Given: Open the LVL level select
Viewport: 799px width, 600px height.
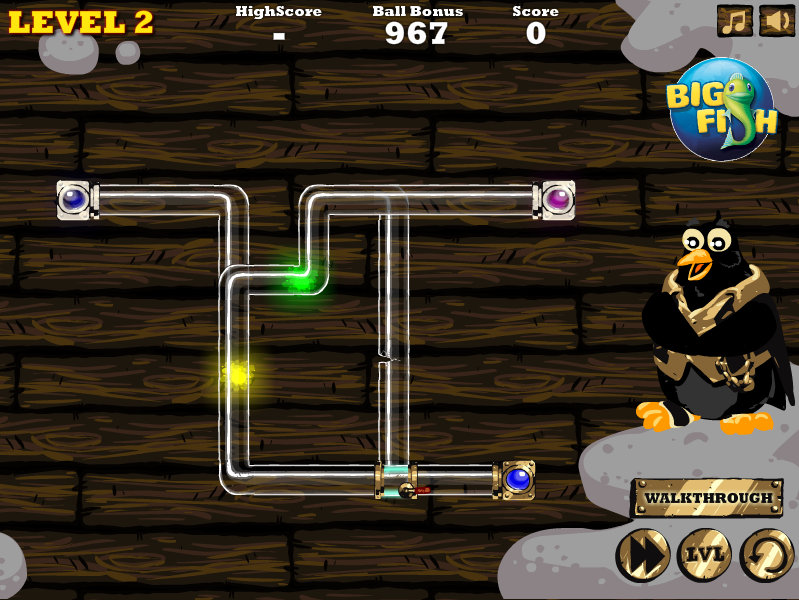Looking at the screenshot, I should coord(704,555).
